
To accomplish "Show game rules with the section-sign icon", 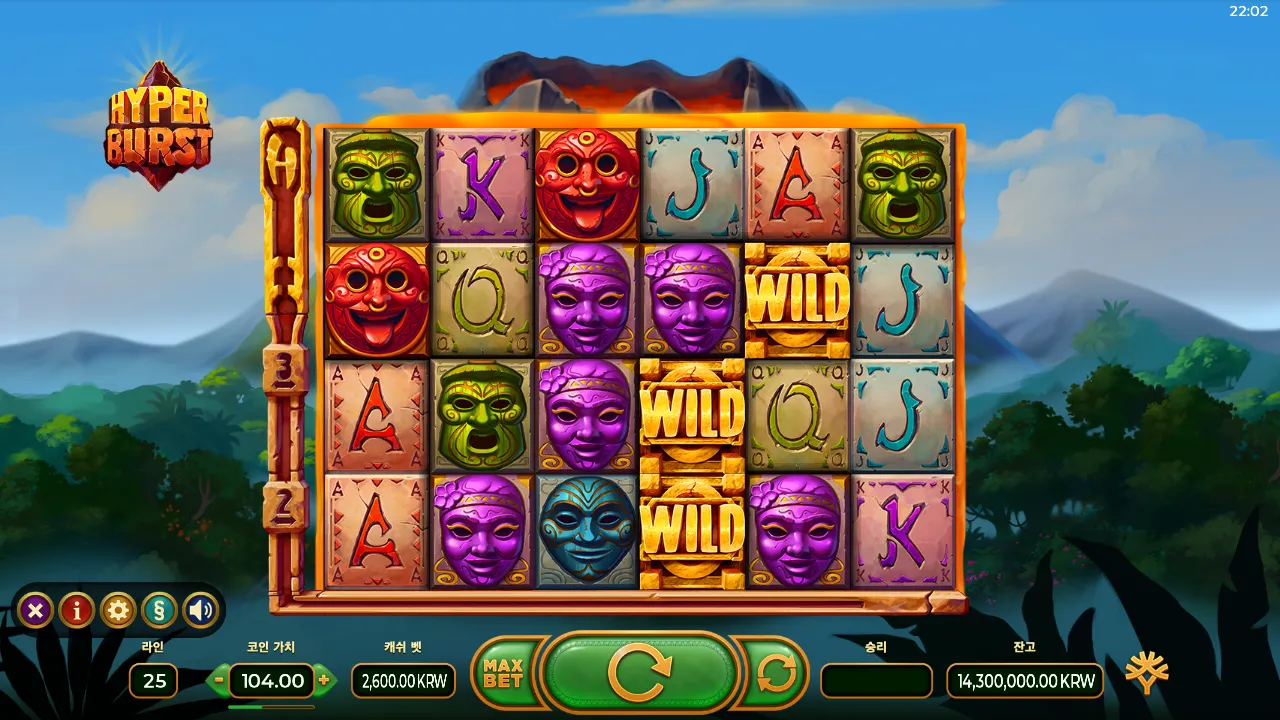I will coord(160,610).
